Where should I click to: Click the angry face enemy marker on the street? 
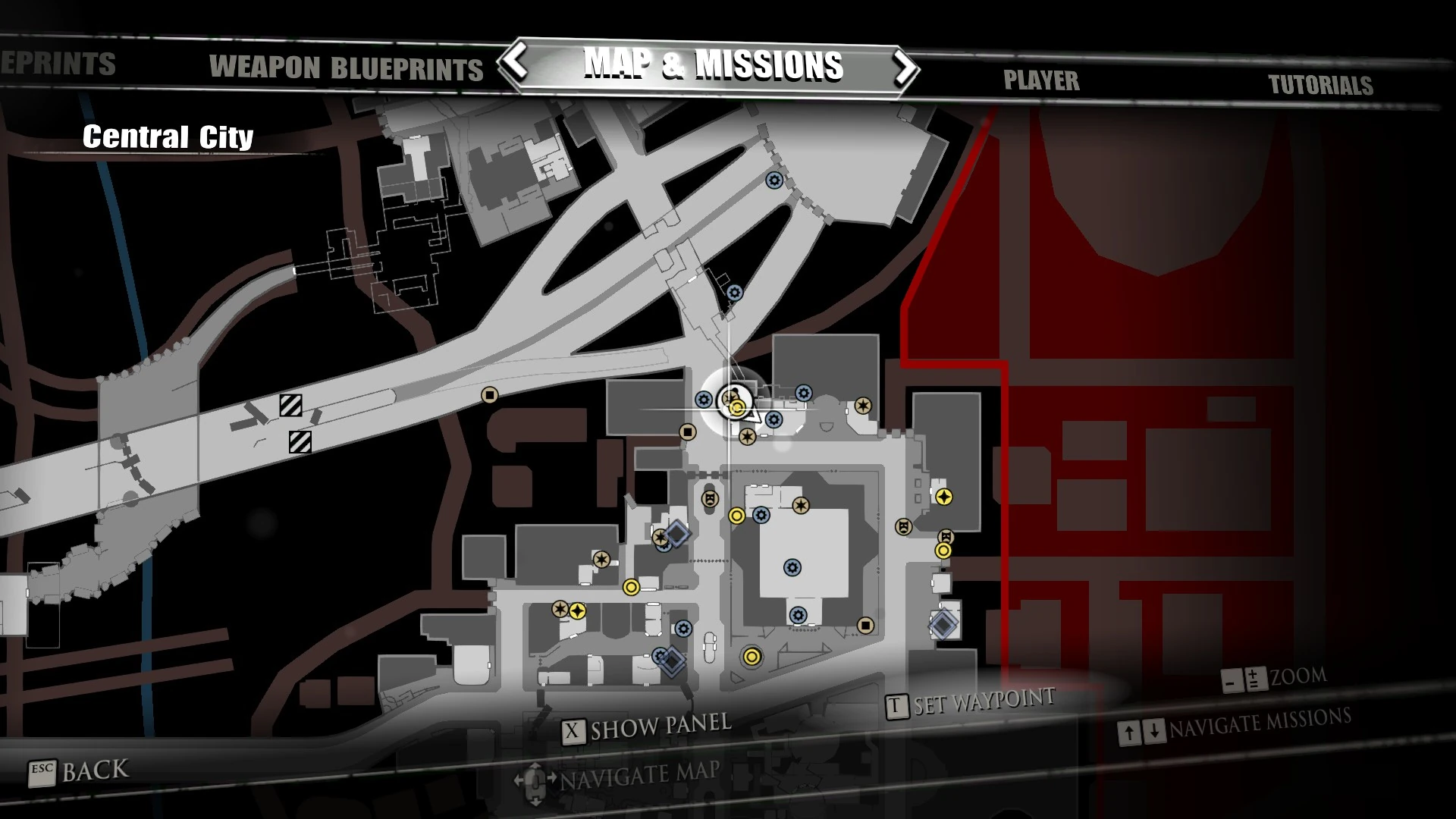[709, 499]
